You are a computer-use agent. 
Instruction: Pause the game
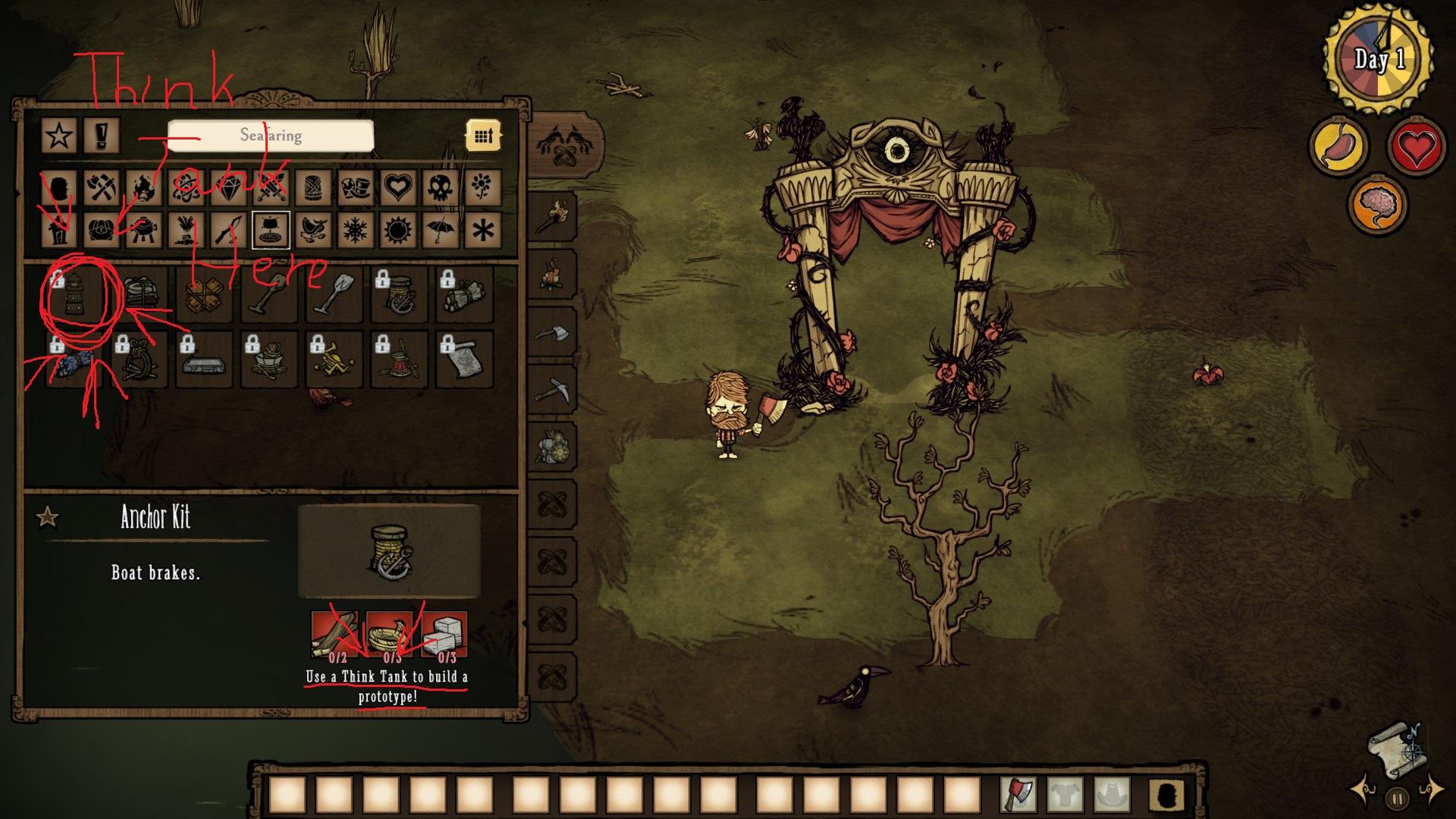coord(1398,799)
